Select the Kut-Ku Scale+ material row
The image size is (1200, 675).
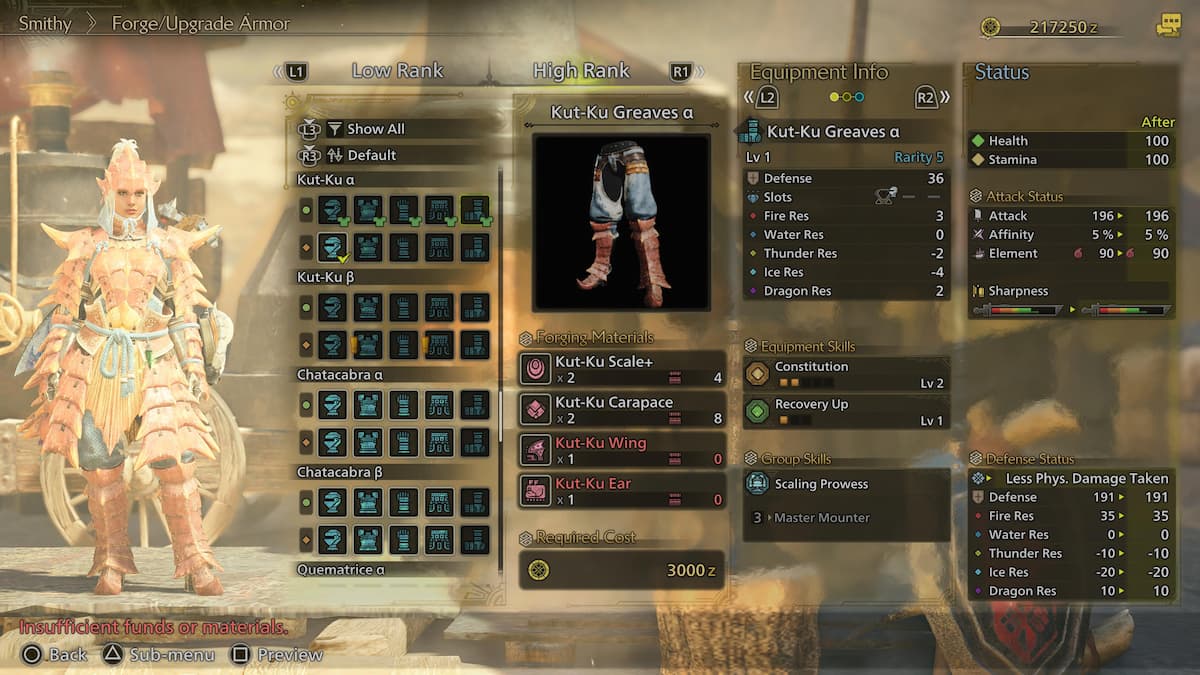[x=622, y=369]
